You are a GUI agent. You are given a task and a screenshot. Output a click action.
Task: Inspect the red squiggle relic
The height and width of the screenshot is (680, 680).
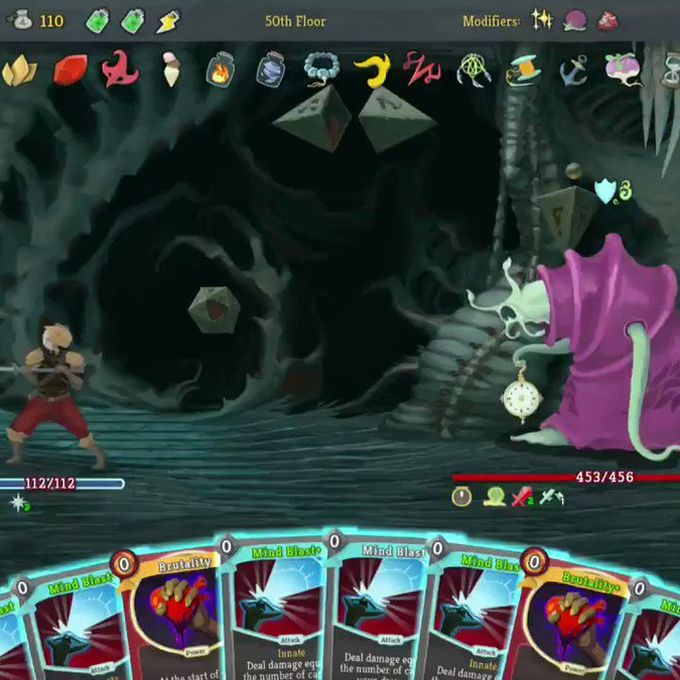(x=422, y=69)
